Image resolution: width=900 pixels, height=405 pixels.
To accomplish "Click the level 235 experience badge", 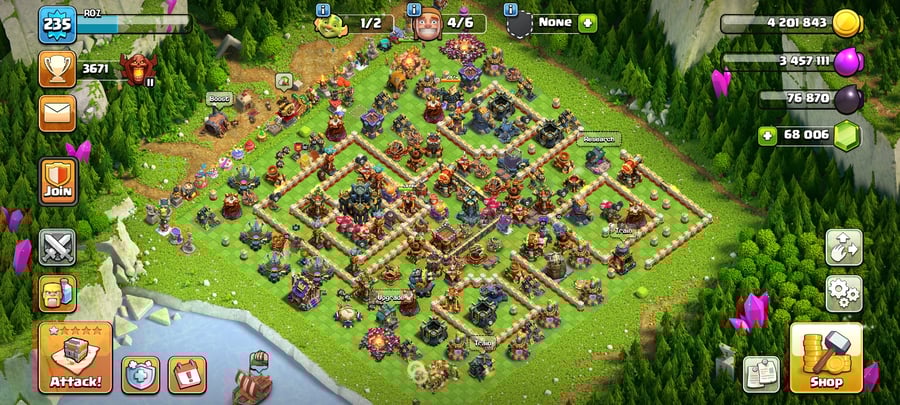I will point(57,23).
